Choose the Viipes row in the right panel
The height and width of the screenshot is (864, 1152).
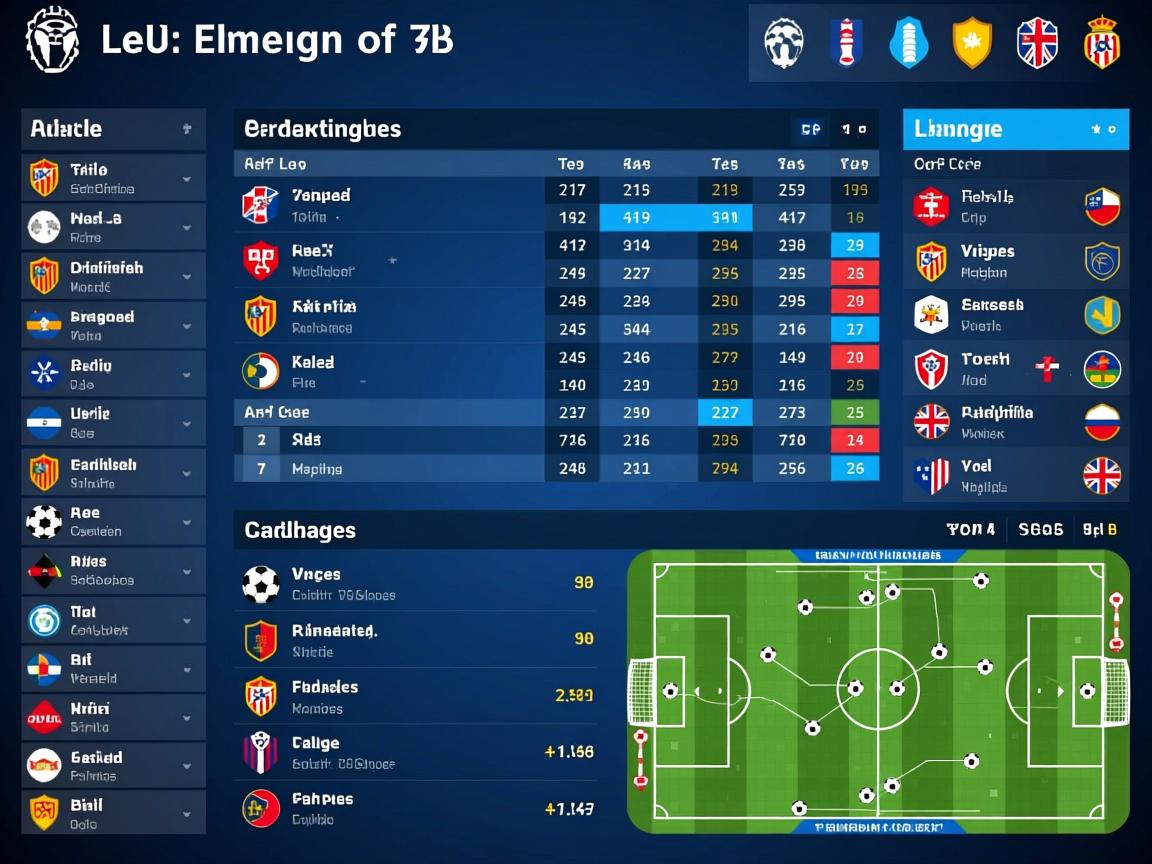(x=1015, y=261)
